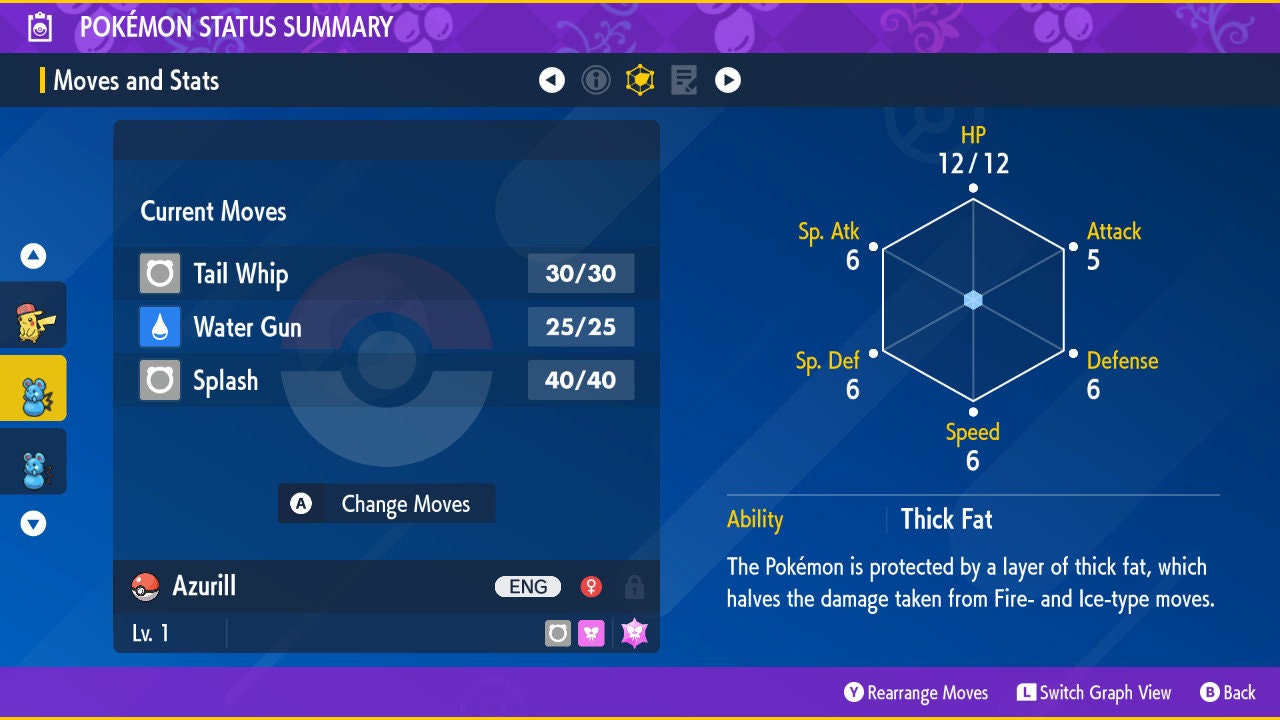Go Back from the summary screen
This screenshot has height=720, width=1280.
1227,692
